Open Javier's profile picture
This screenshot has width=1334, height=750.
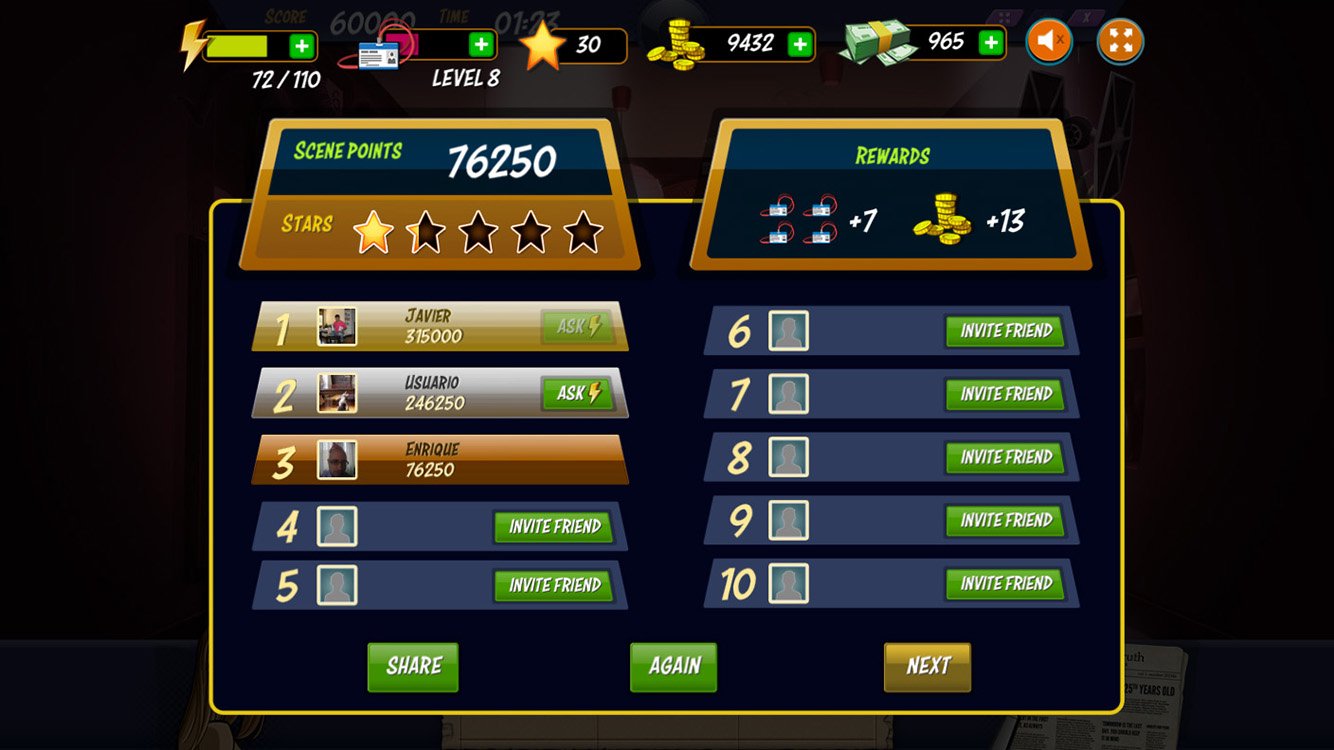point(337,327)
